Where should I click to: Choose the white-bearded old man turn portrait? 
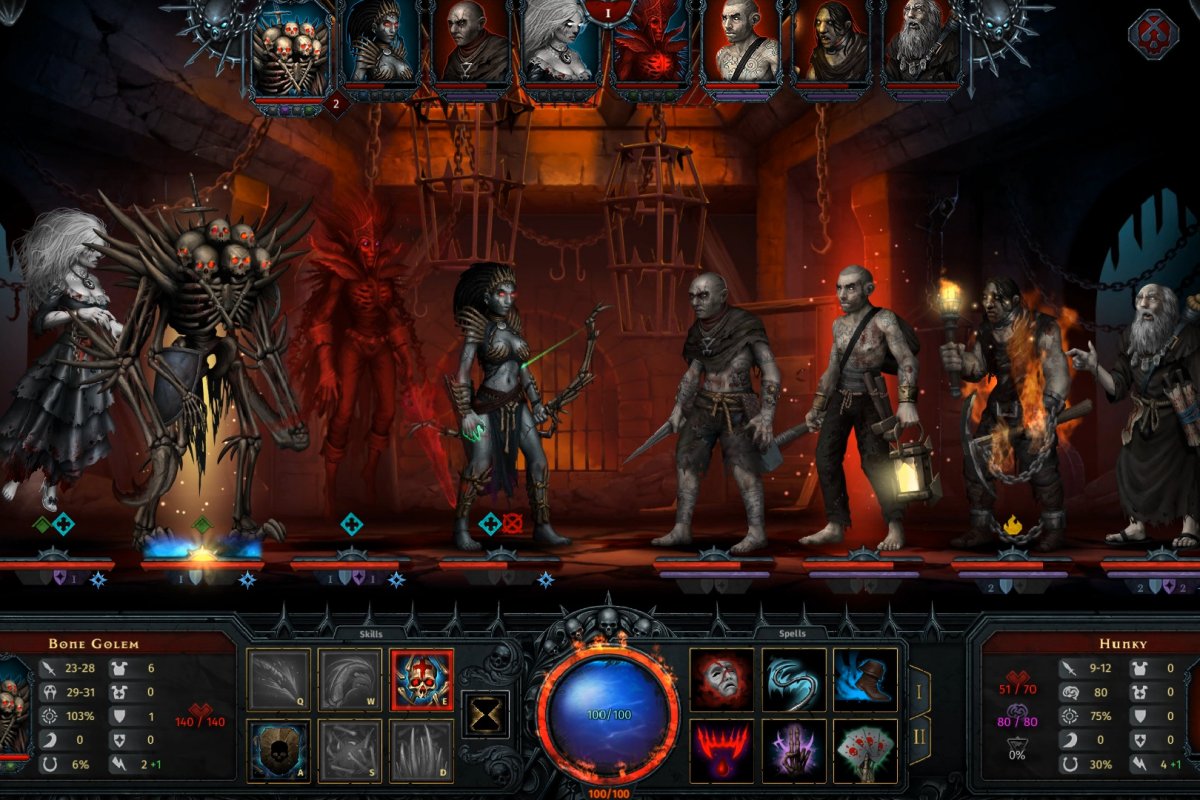[921, 45]
